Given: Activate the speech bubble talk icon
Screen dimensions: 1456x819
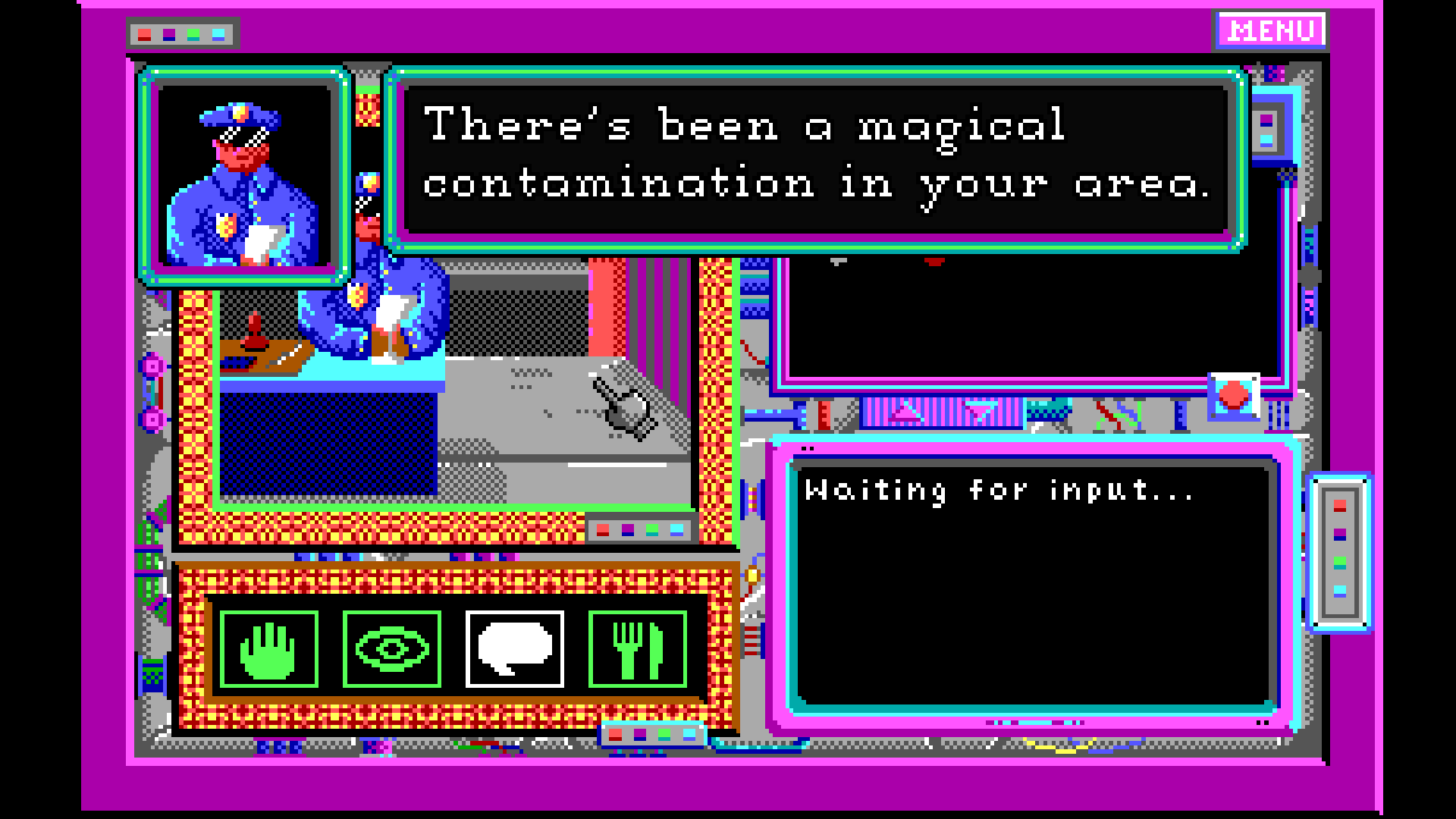Looking at the screenshot, I should click(x=514, y=649).
